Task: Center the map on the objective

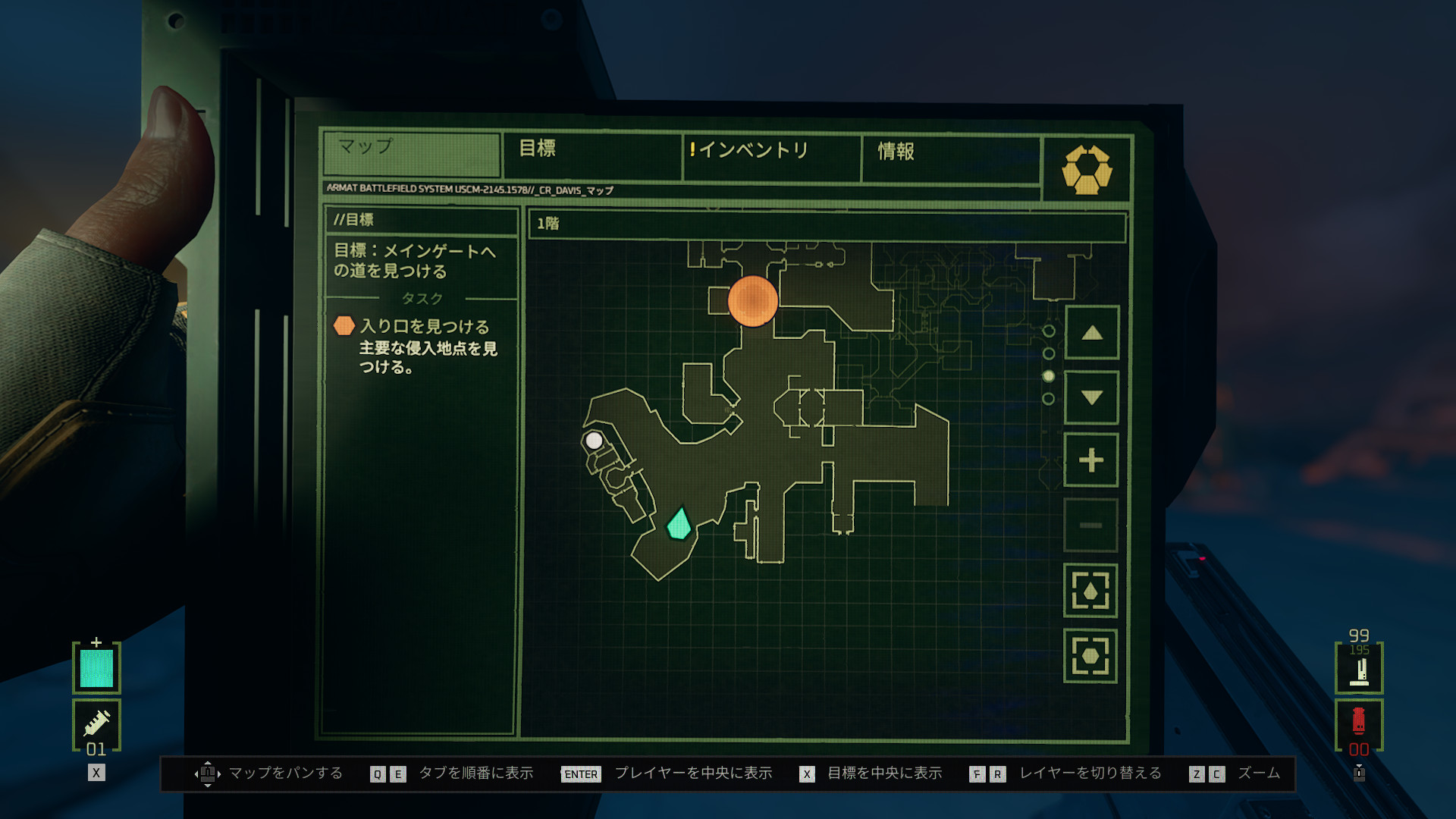Action: click(x=1090, y=656)
